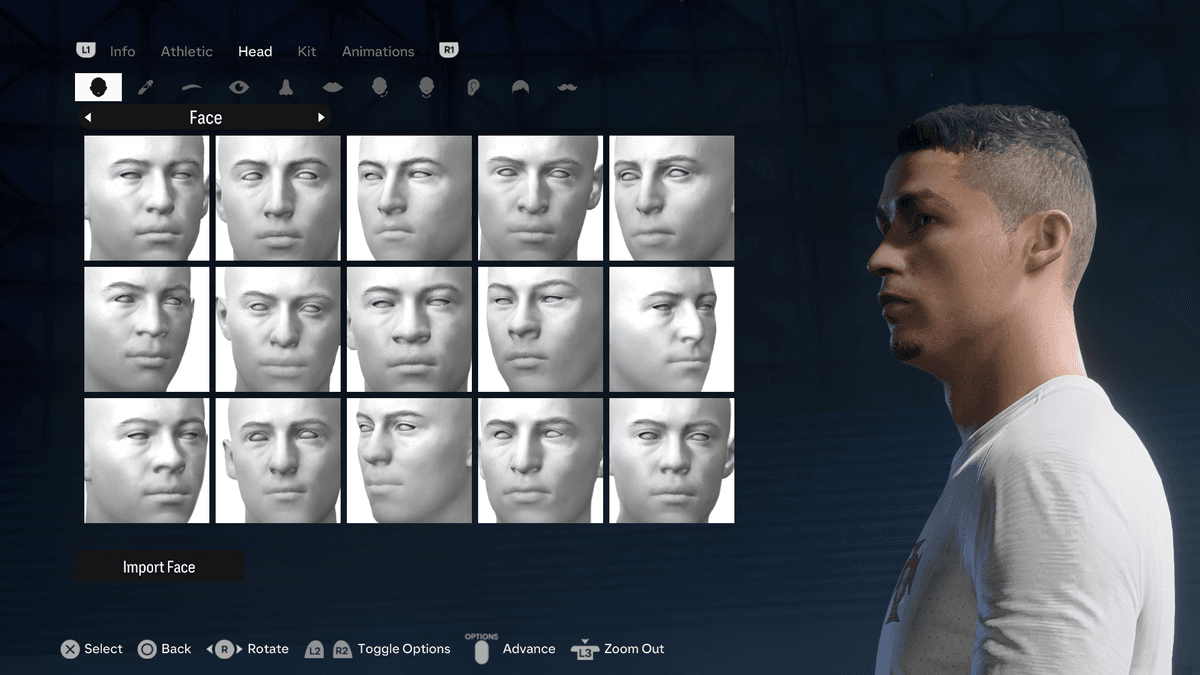Click the right arrow beside Face

tap(321, 118)
